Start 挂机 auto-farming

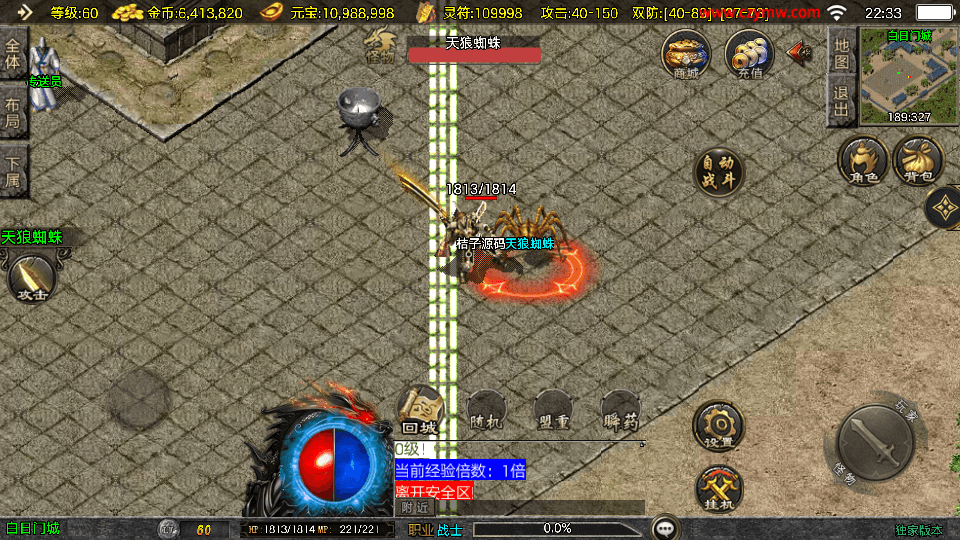pyautogui.click(x=718, y=488)
